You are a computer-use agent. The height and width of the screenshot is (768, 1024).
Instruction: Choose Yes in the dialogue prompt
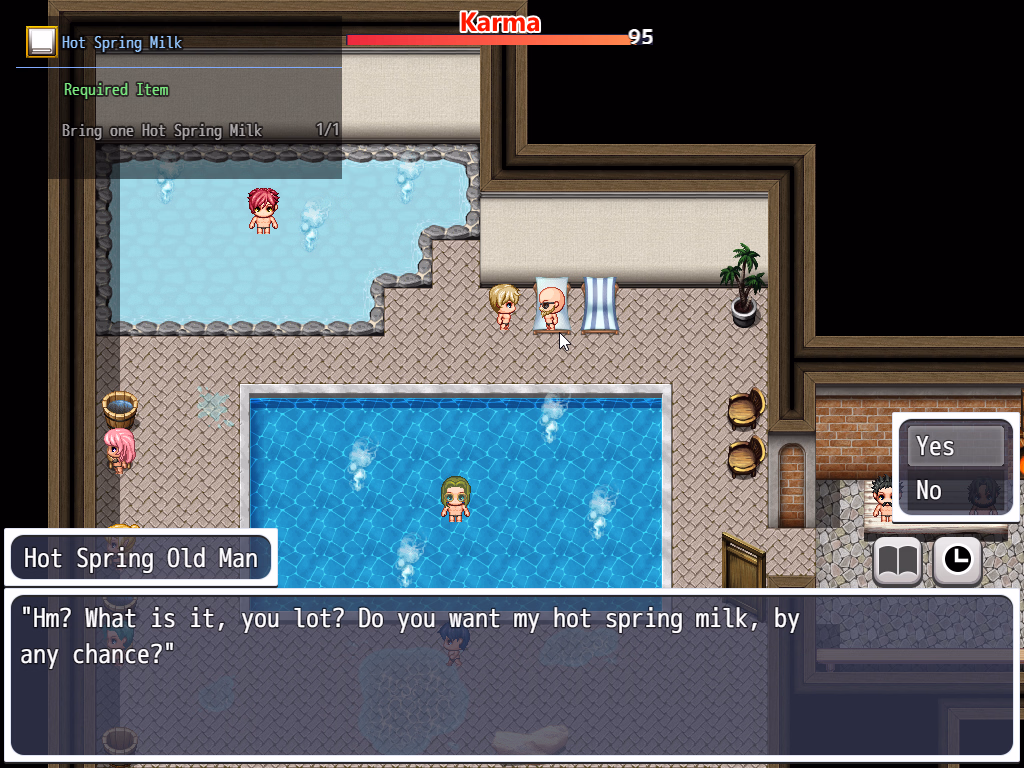[x=955, y=446]
